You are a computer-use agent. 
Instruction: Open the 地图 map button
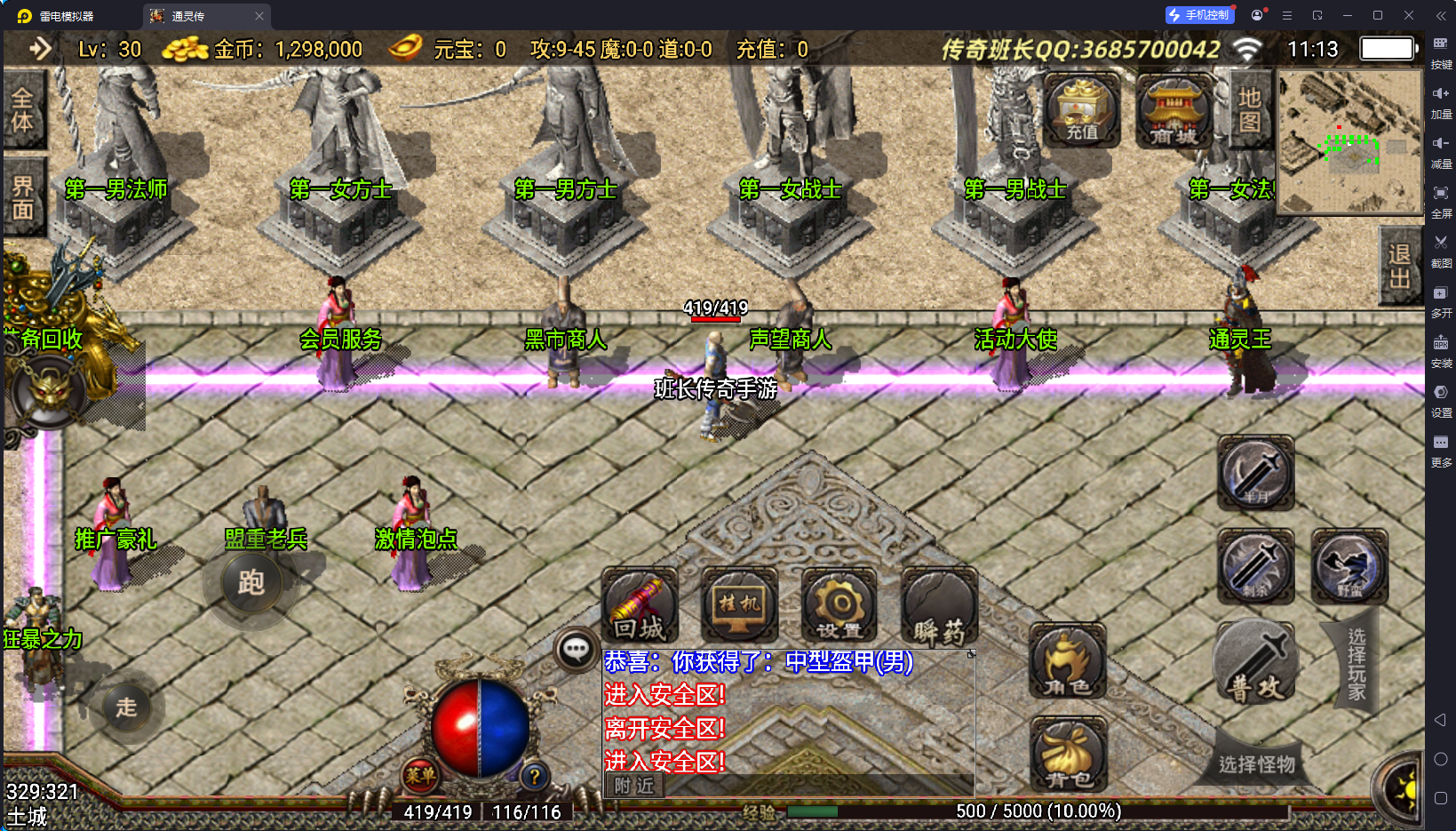coord(1249,110)
